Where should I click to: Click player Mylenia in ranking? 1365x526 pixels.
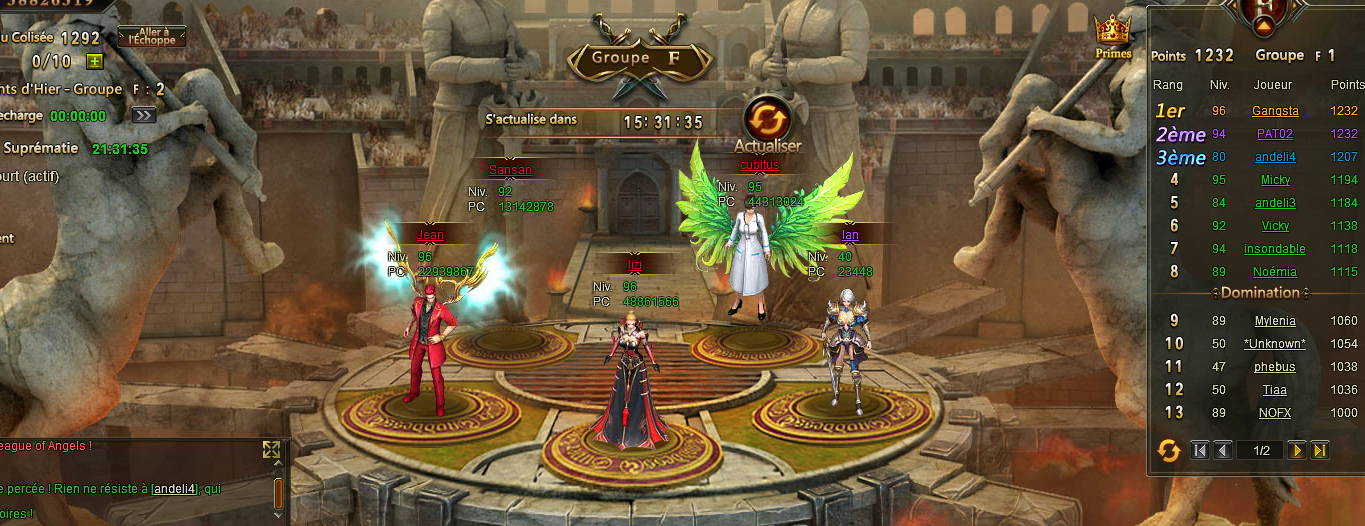[x=1275, y=321]
